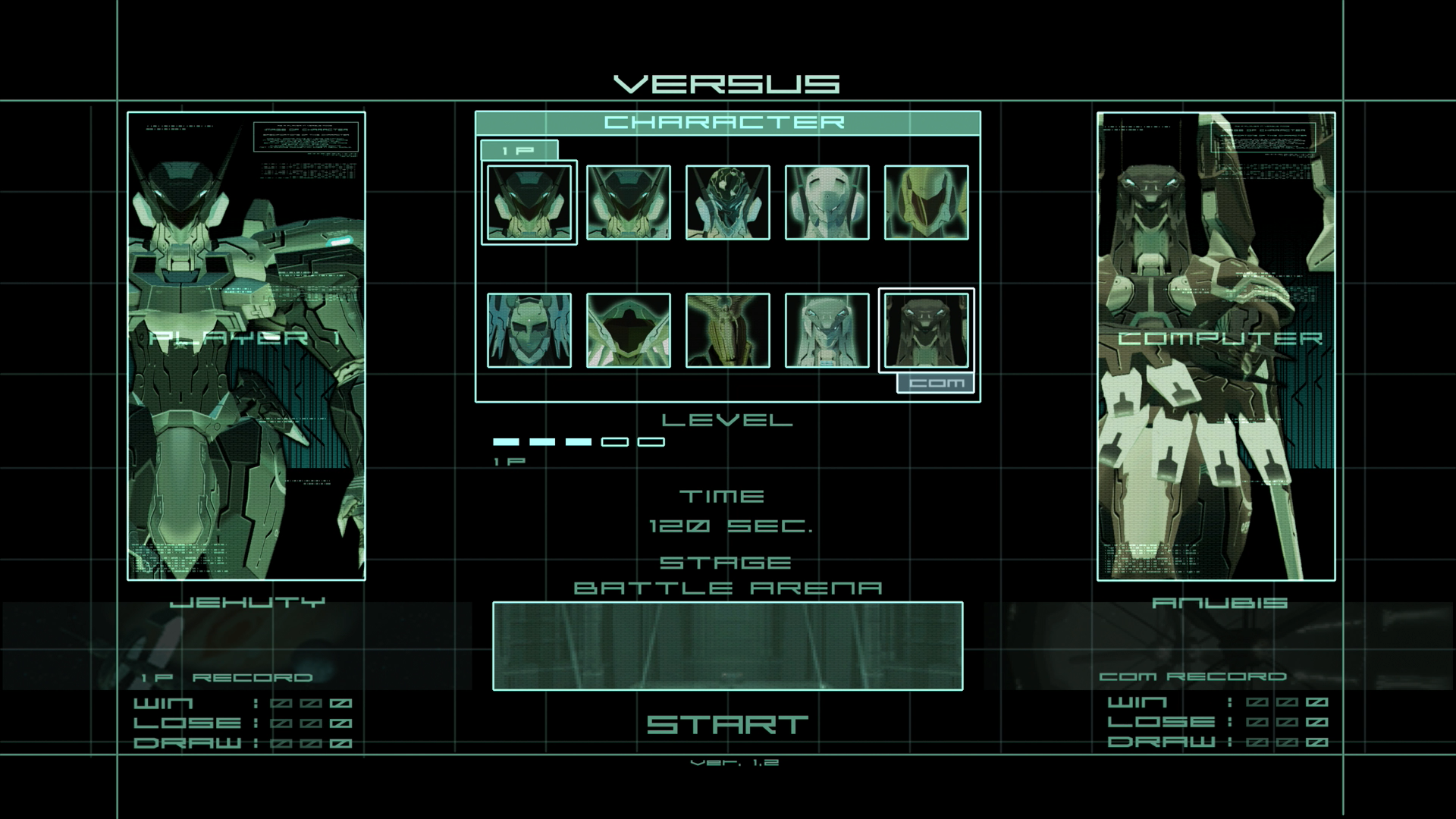Viewport: 1456px width, 819px height.
Task: Select the Computer Anubis portrait panel
Action: click(1216, 346)
